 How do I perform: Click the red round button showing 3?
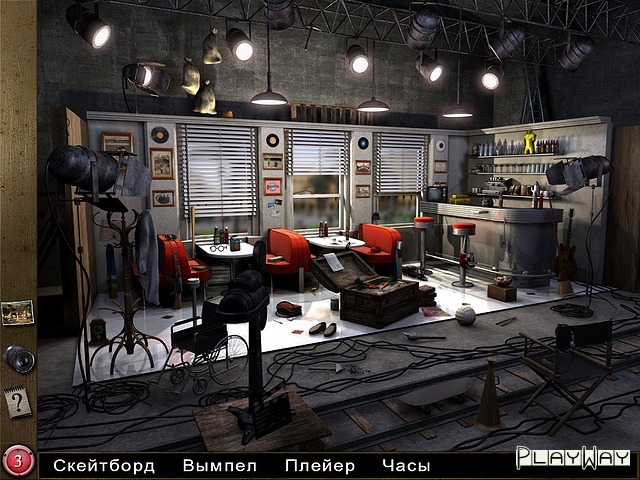(18, 462)
